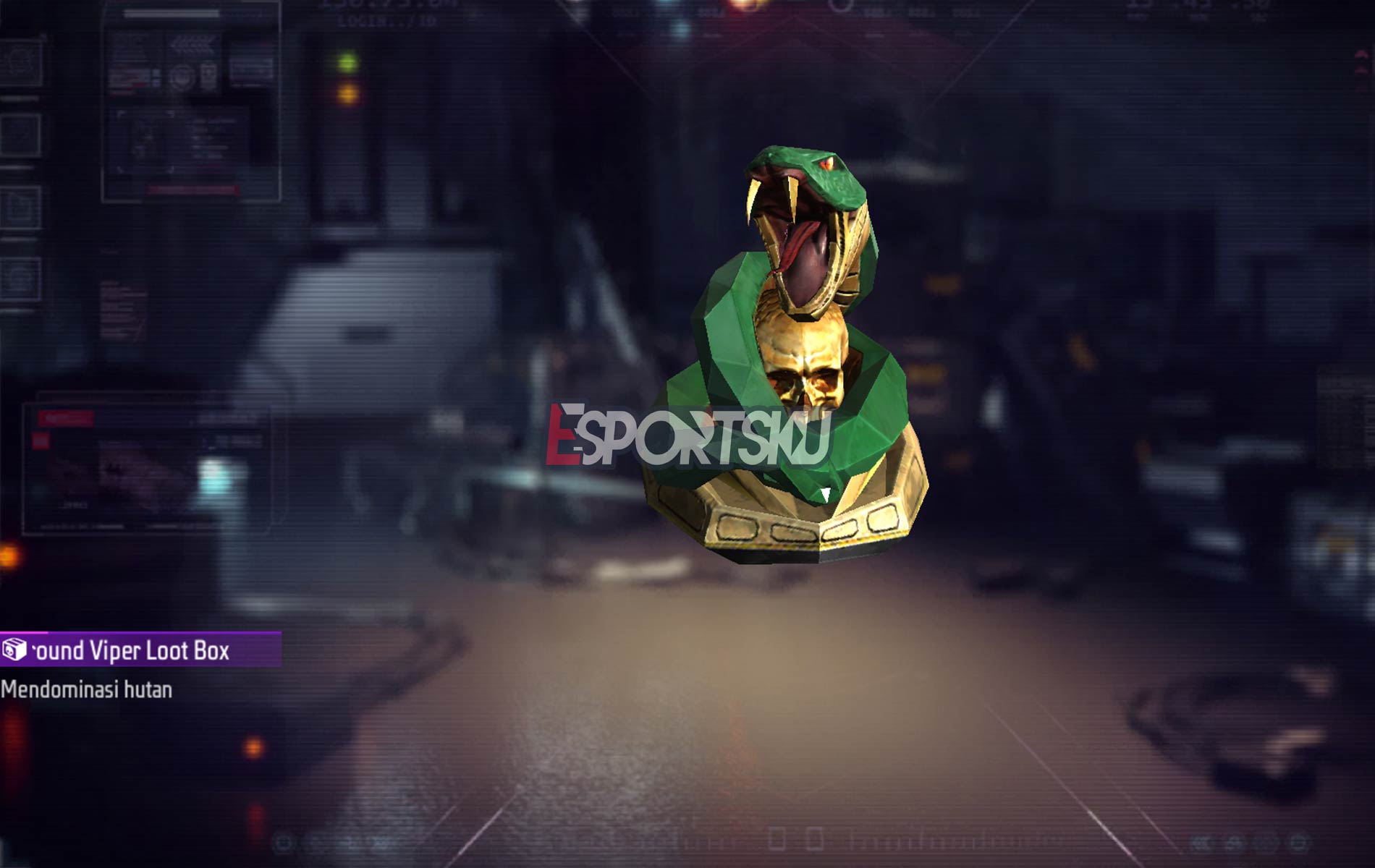Tap the viper's open-mouthed head on the model
The width and height of the screenshot is (1375, 868).
803,210
